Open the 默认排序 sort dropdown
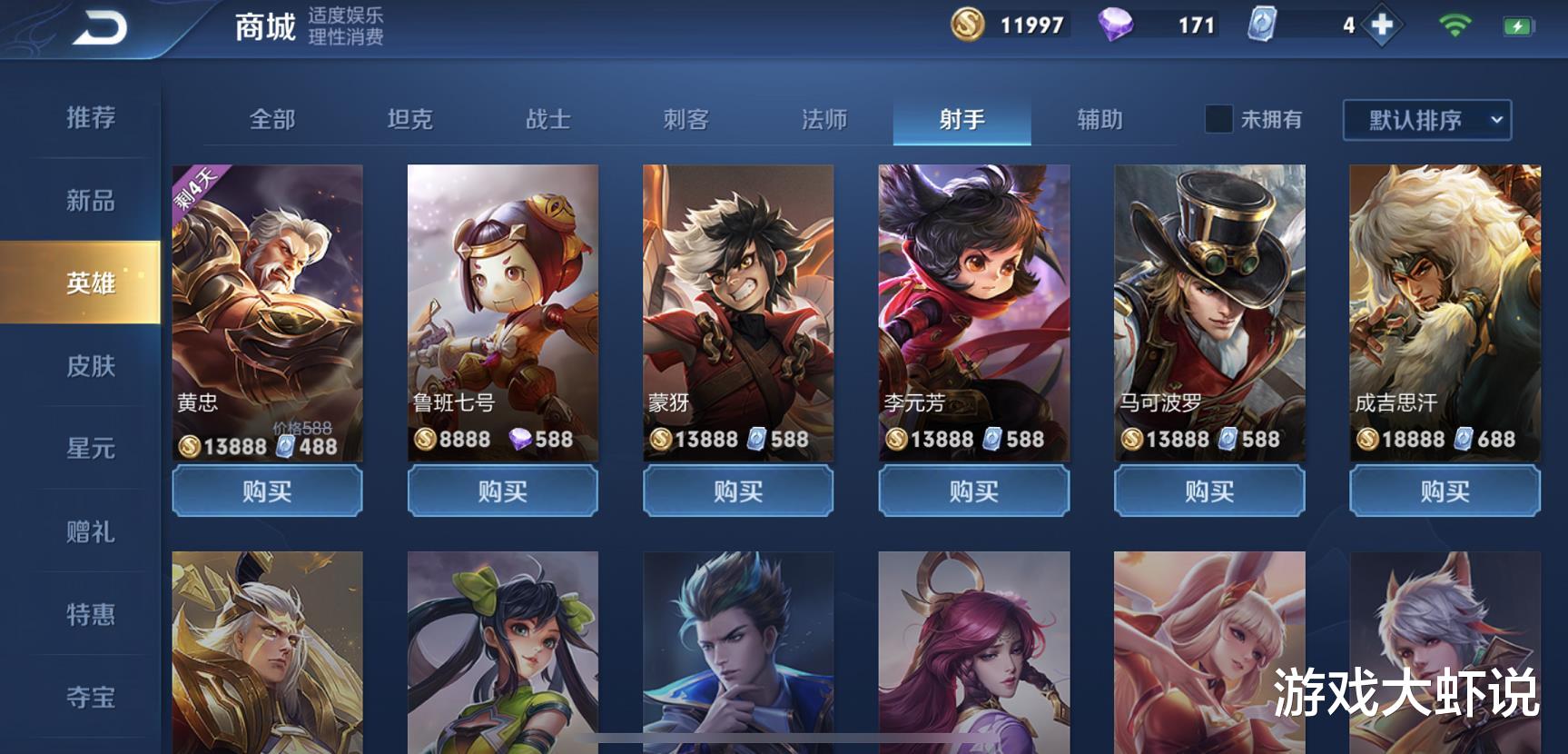Image resolution: width=1568 pixels, height=754 pixels. coord(1416,119)
